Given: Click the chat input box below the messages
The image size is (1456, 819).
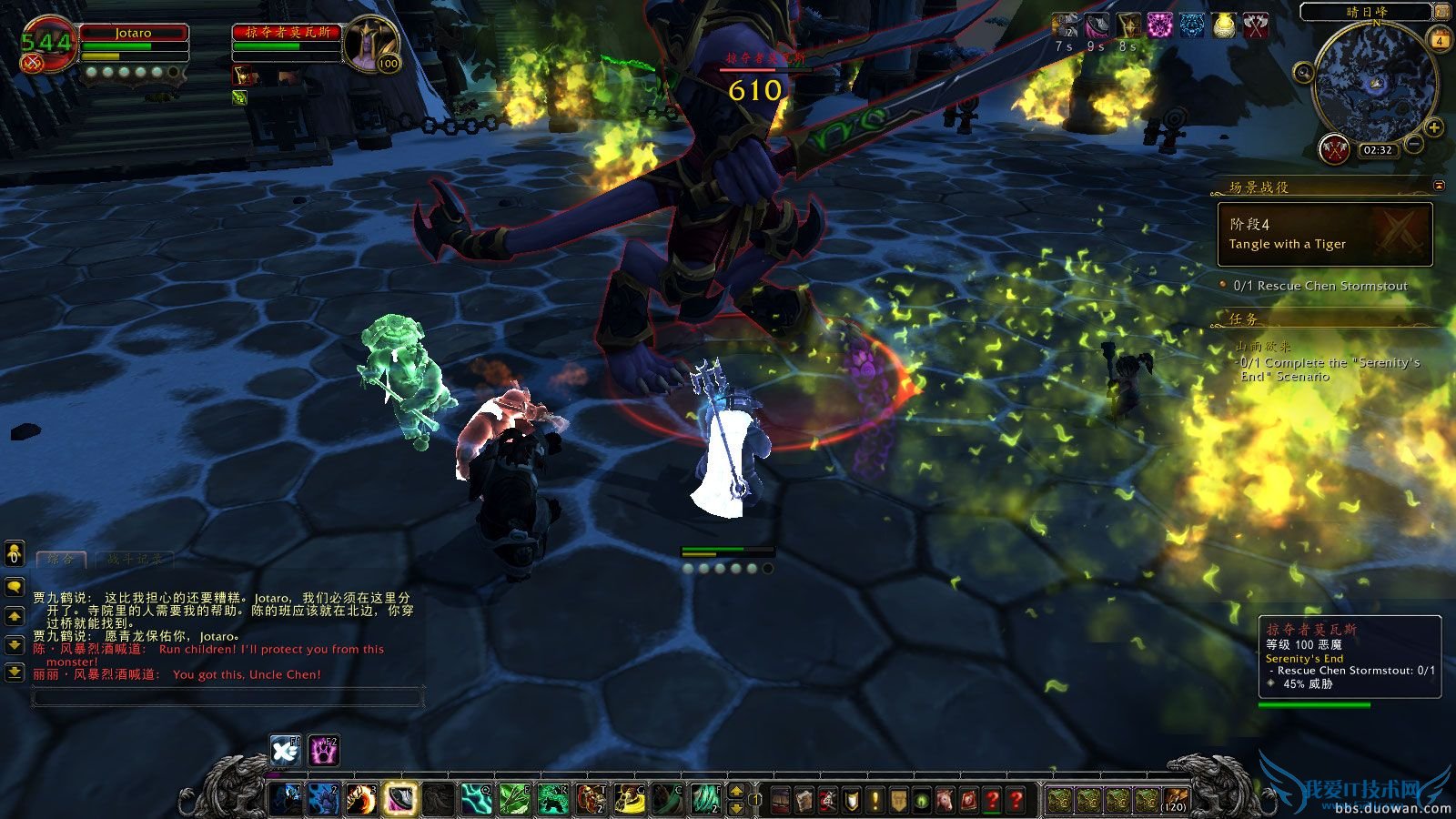Looking at the screenshot, I should [x=227, y=696].
